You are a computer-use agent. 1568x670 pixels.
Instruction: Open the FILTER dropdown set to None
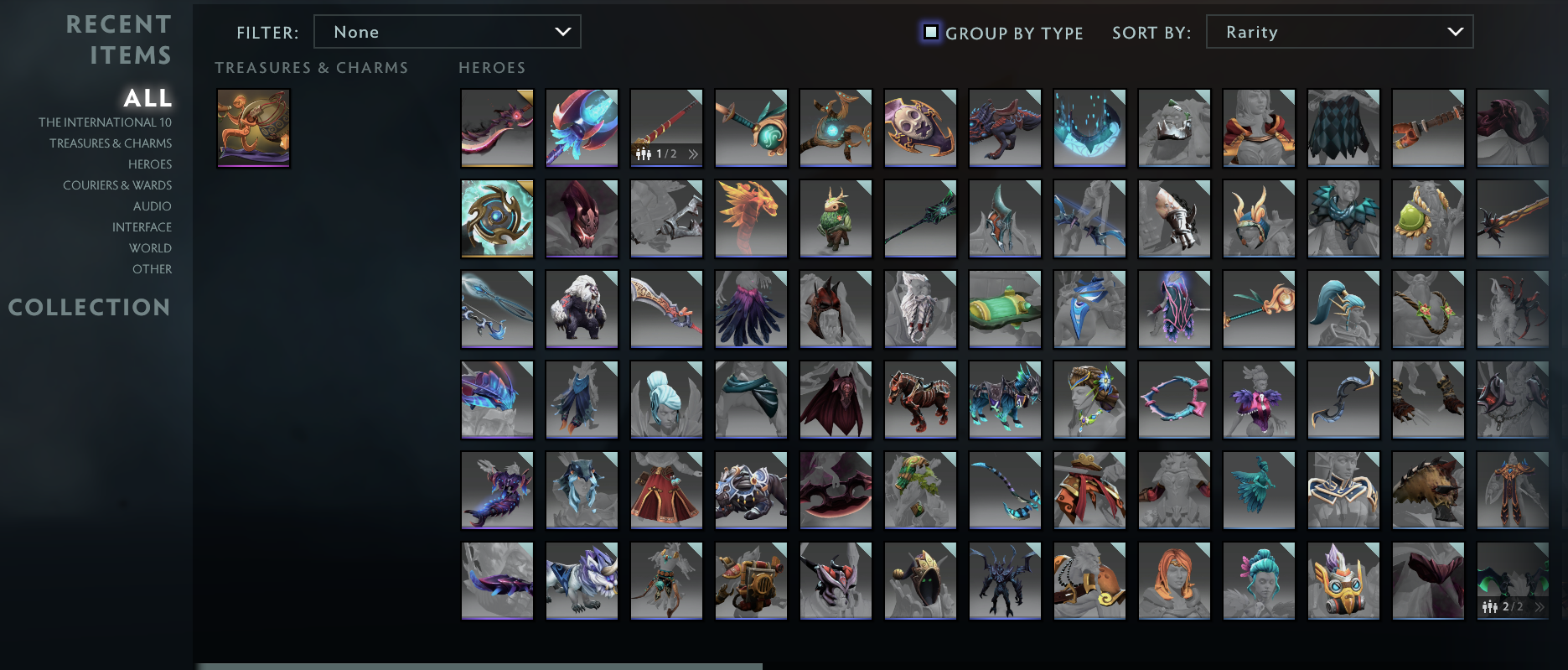click(447, 31)
